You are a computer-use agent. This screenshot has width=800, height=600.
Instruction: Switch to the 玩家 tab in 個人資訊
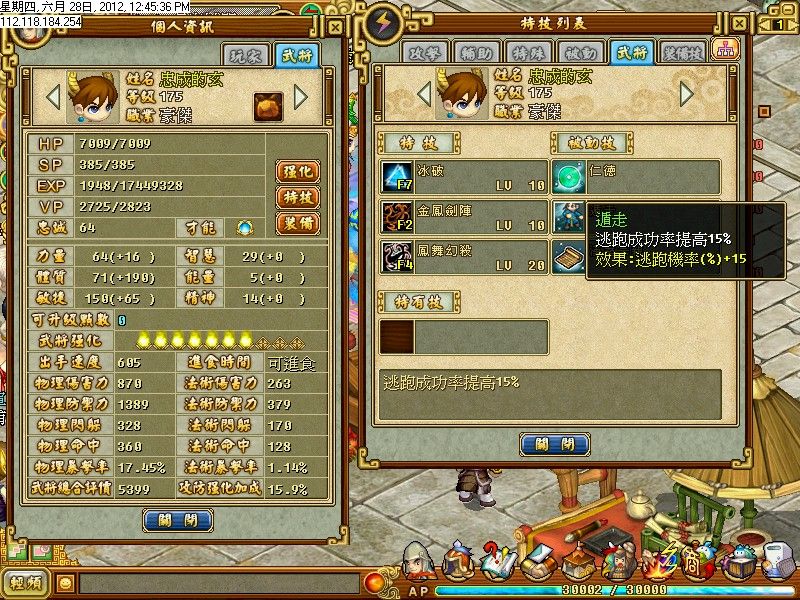[250, 54]
